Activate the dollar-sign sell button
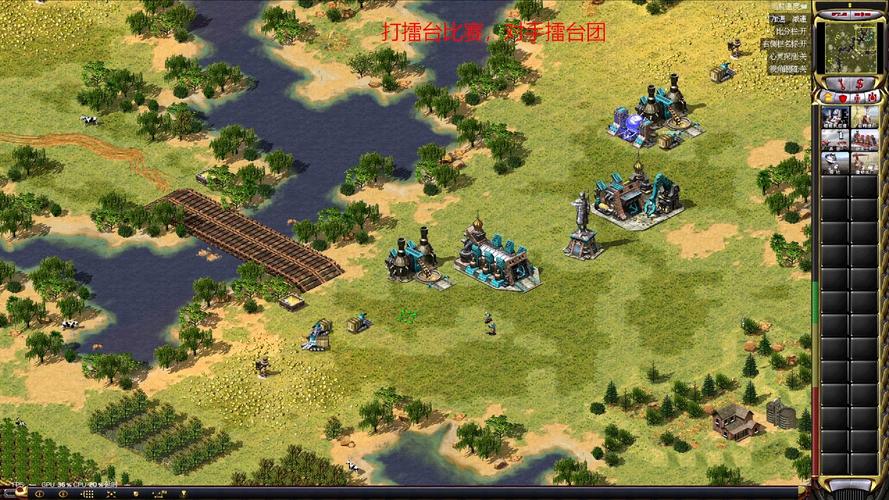This screenshot has height=500, width=889. click(860, 83)
